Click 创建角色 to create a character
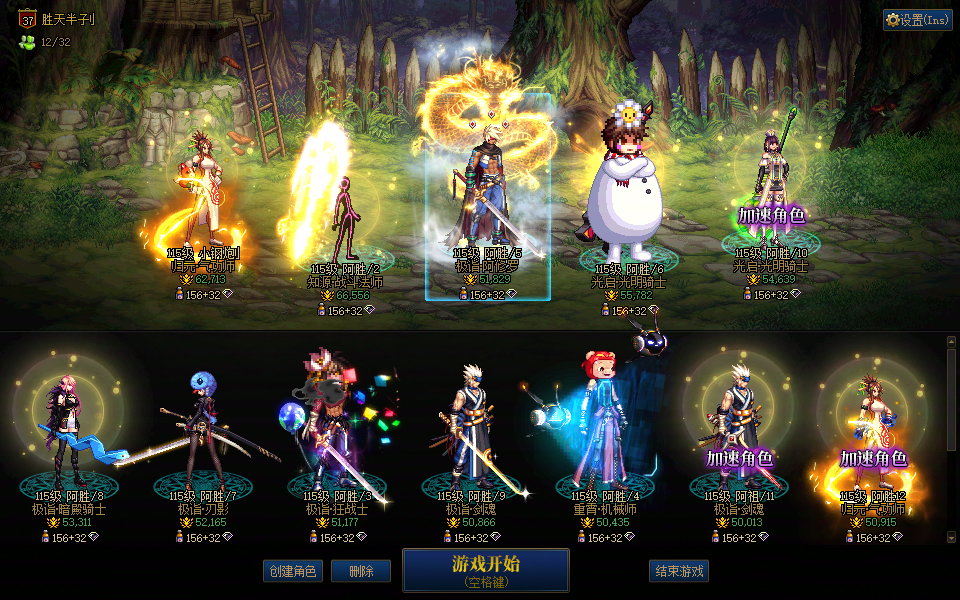 (x=293, y=571)
